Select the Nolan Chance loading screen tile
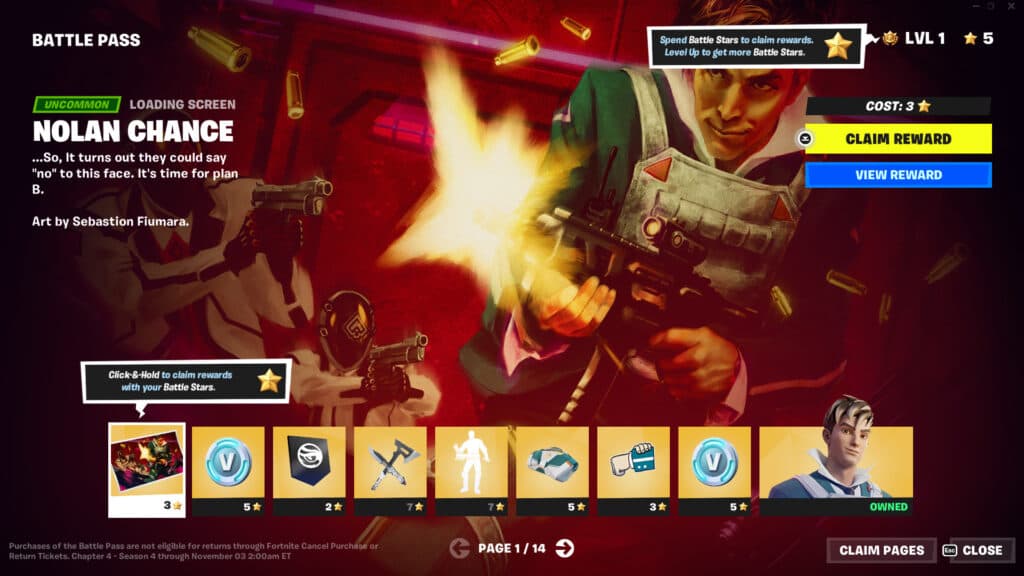 [146, 462]
